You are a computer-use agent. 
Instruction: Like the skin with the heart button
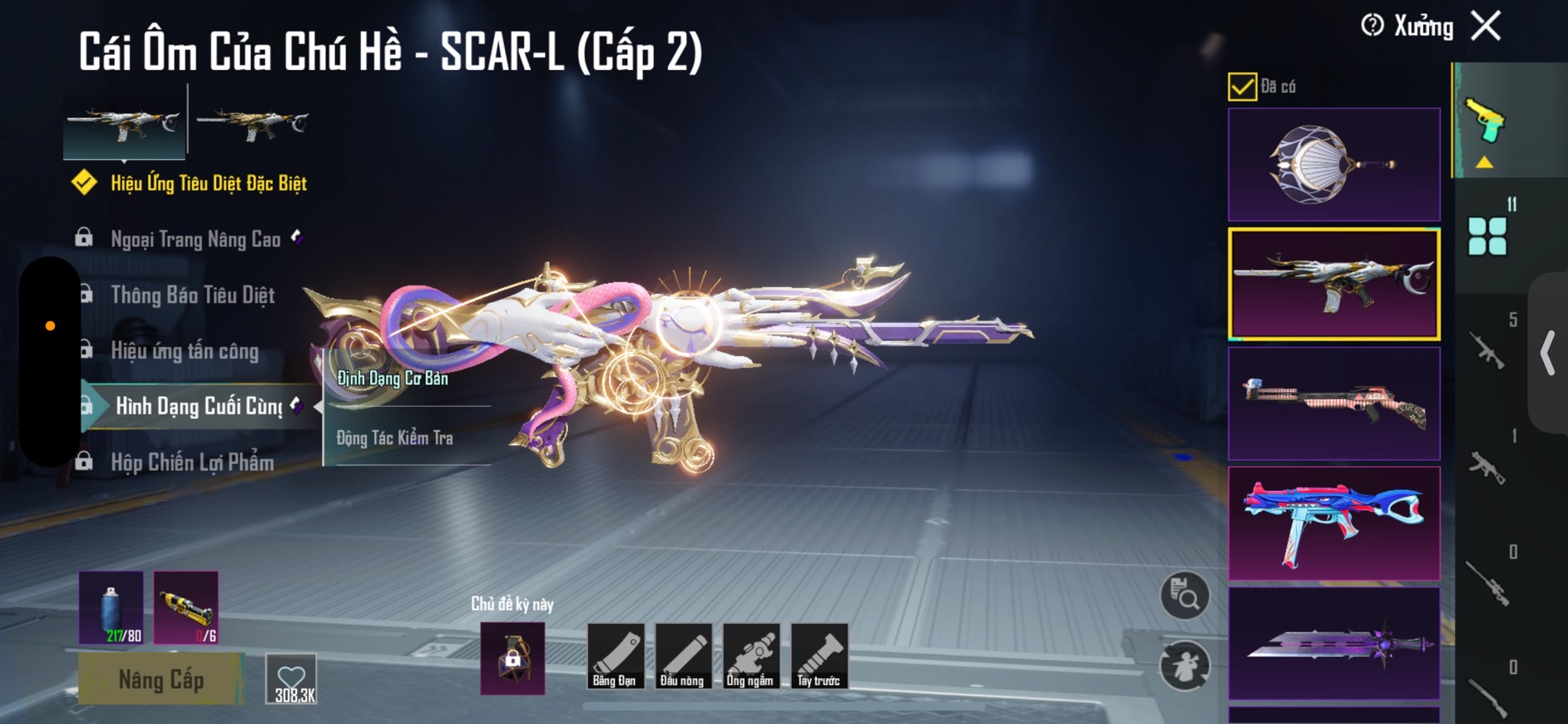[x=292, y=679]
